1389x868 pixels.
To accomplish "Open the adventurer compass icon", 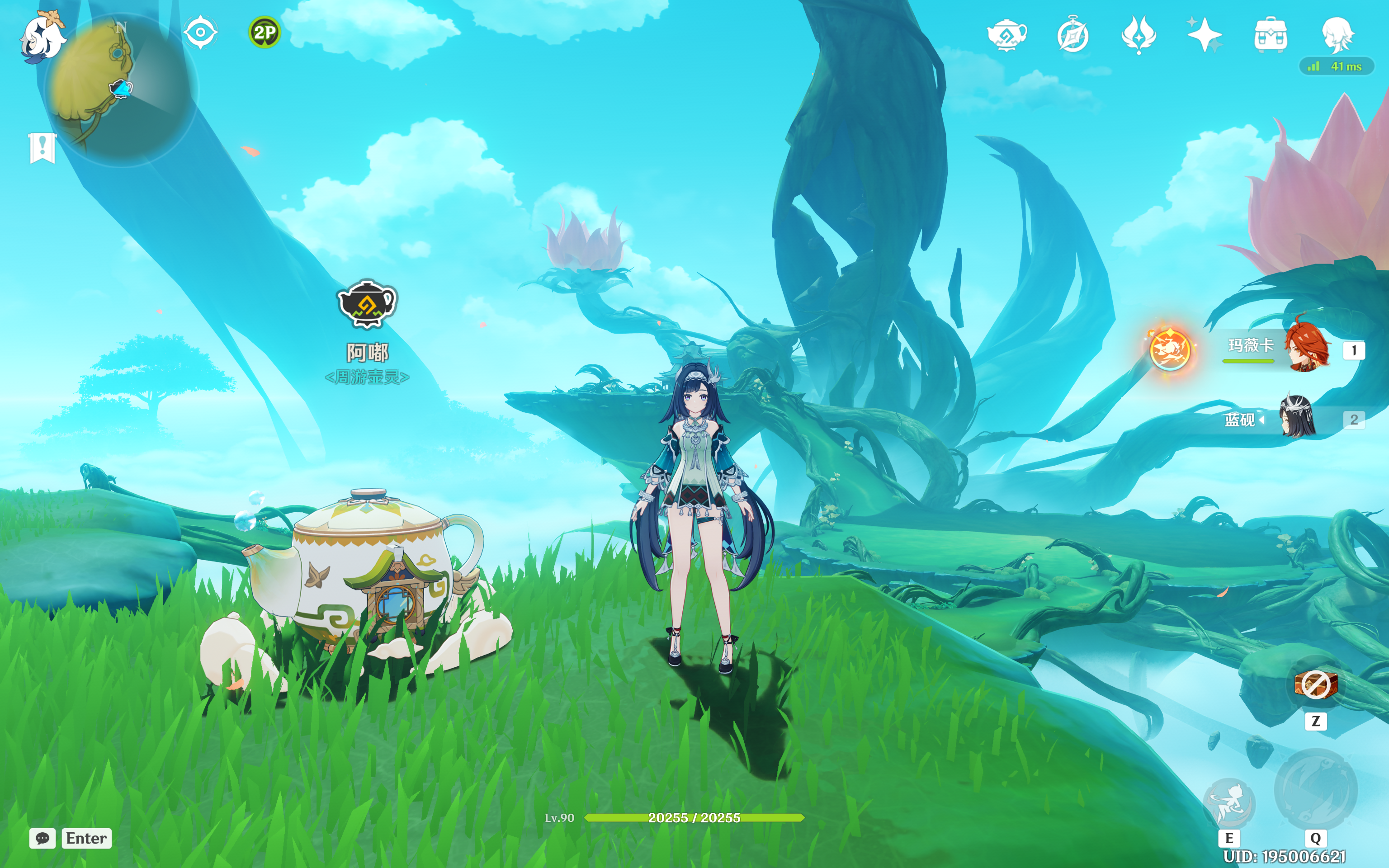I will click(1072, 34).
